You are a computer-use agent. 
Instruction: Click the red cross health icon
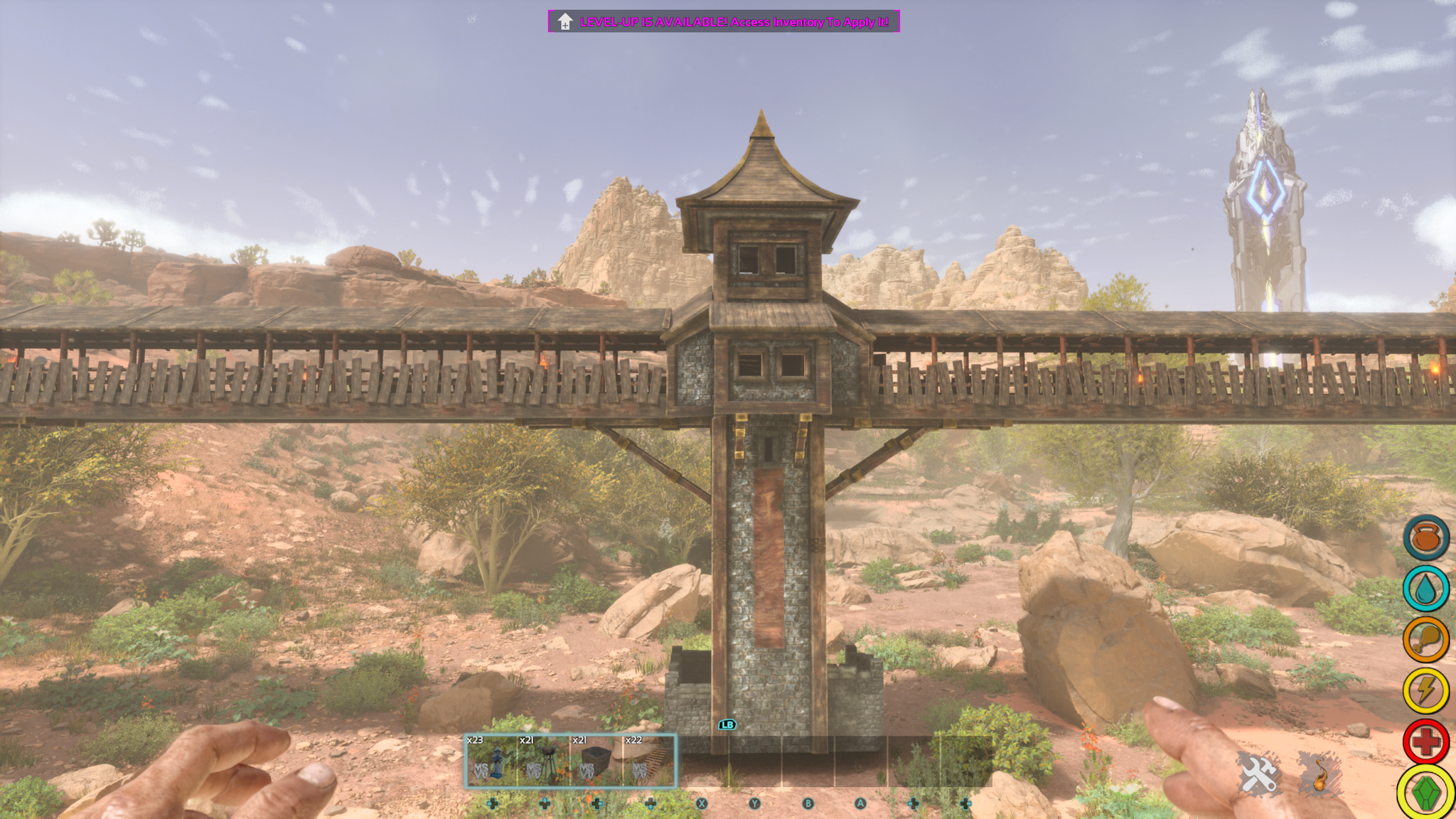(1425, 742)
